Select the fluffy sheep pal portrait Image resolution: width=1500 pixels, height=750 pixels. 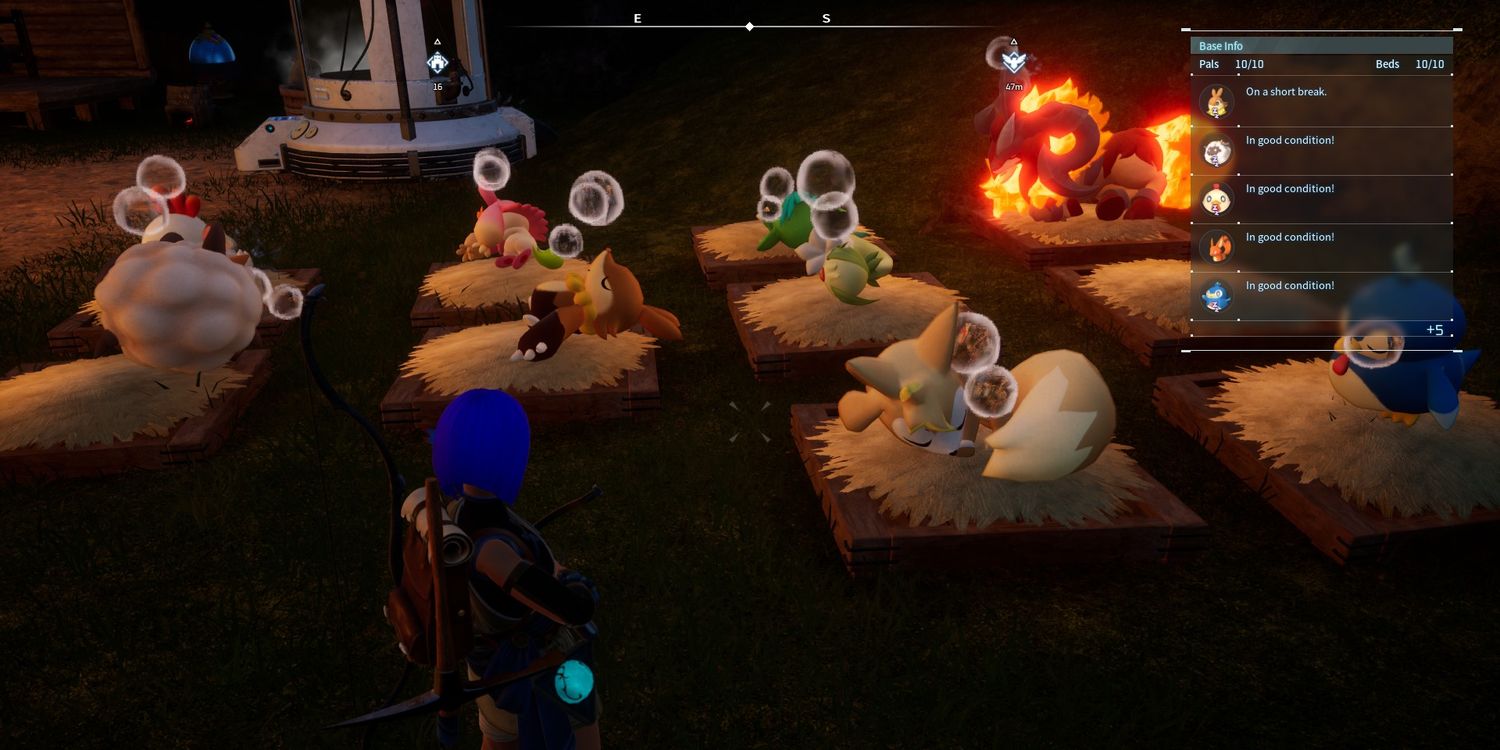coord(1217,151)
